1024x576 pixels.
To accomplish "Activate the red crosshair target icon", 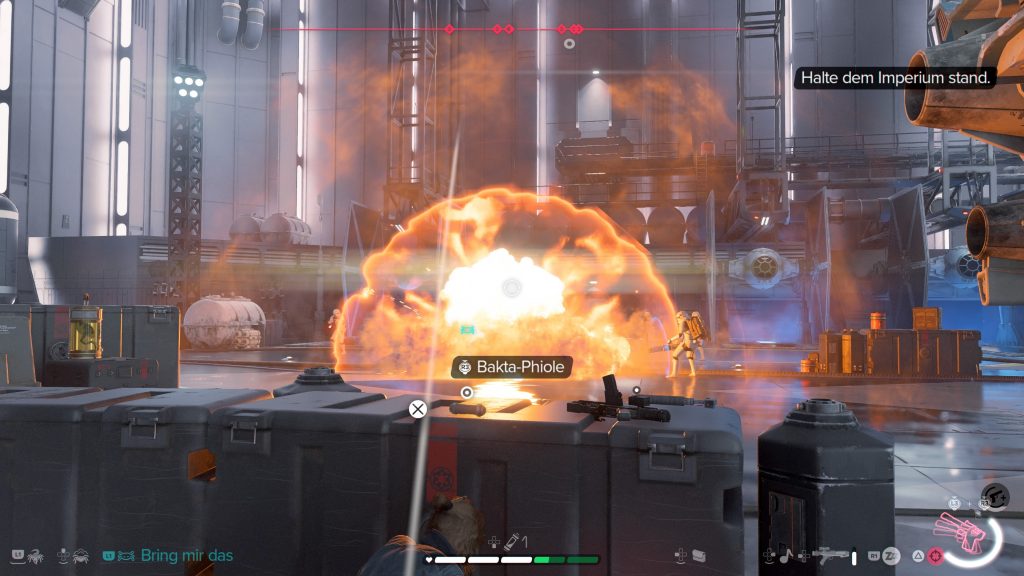I will pos(935,554).
